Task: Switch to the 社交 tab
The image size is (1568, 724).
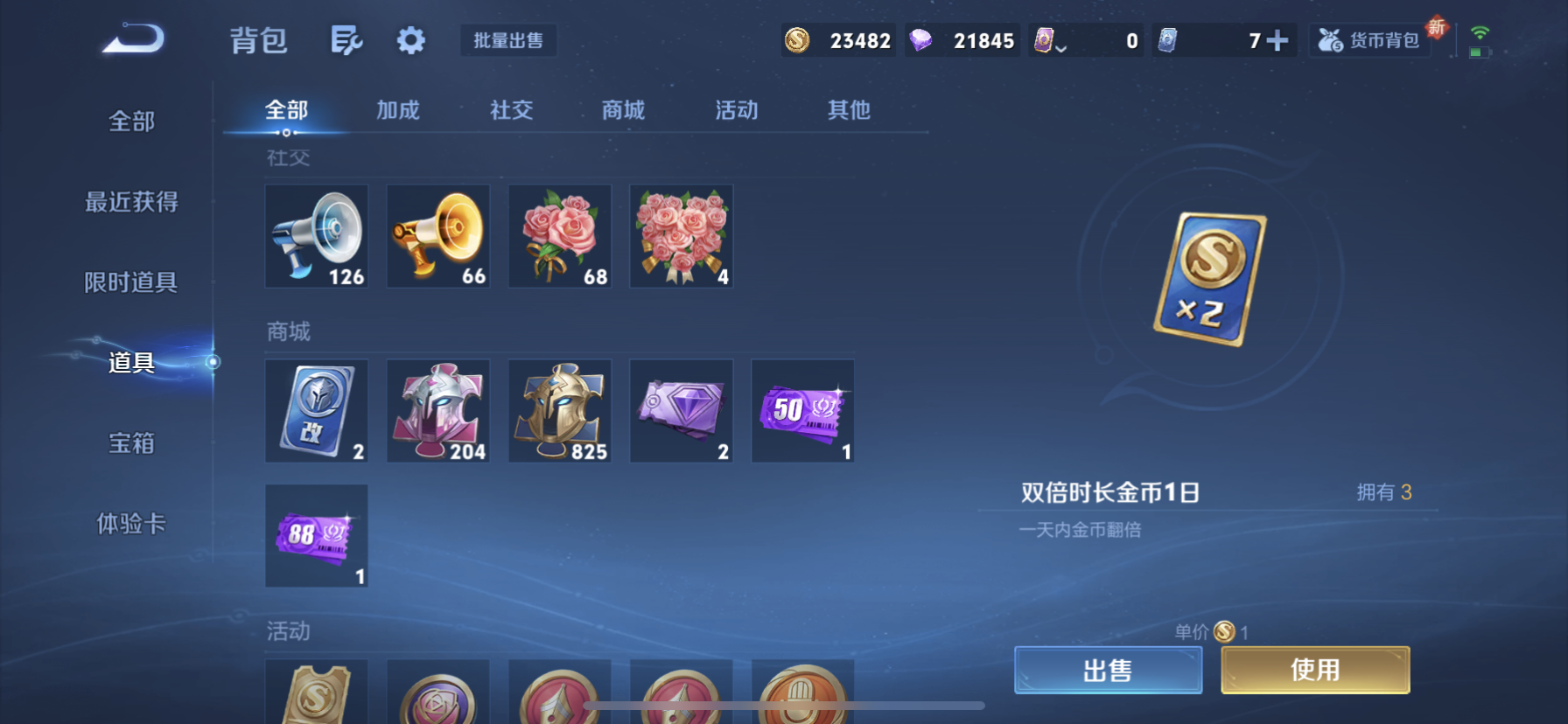Action: pyautogui.click(x=511, y=109)
